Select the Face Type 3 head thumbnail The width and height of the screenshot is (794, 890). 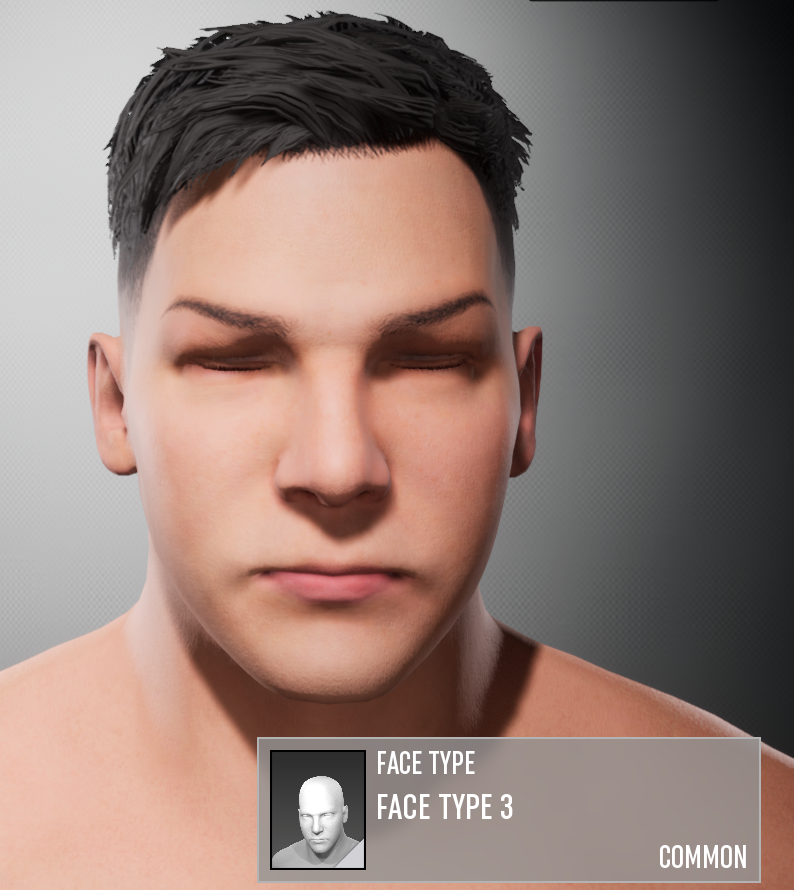click(x=318, y=809)
